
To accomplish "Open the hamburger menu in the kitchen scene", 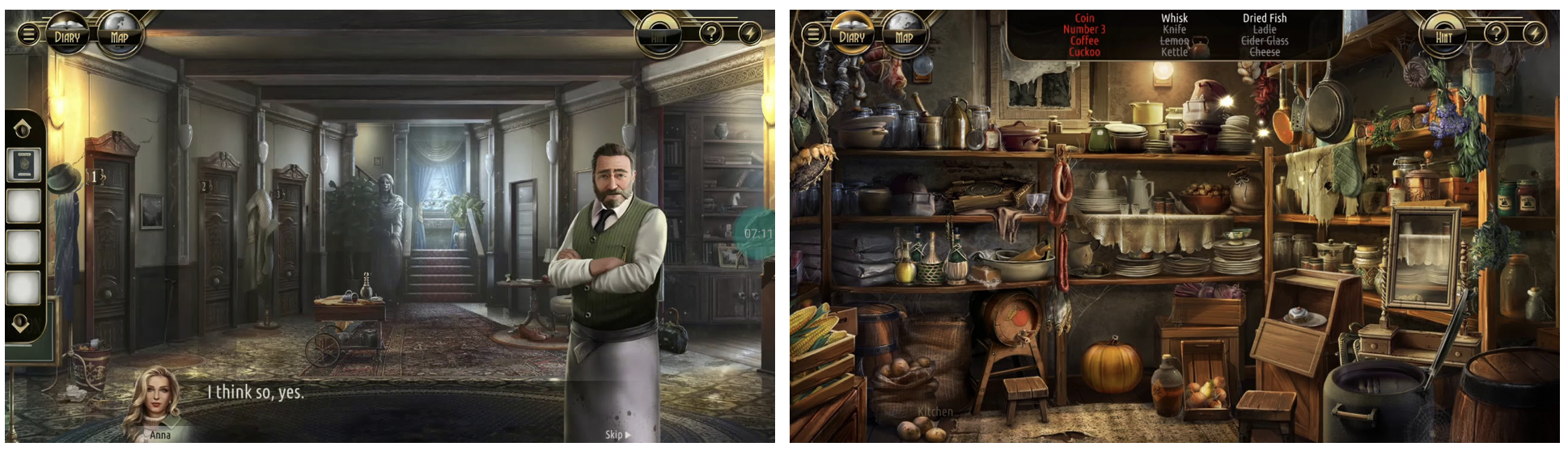I will click(813, 34).
